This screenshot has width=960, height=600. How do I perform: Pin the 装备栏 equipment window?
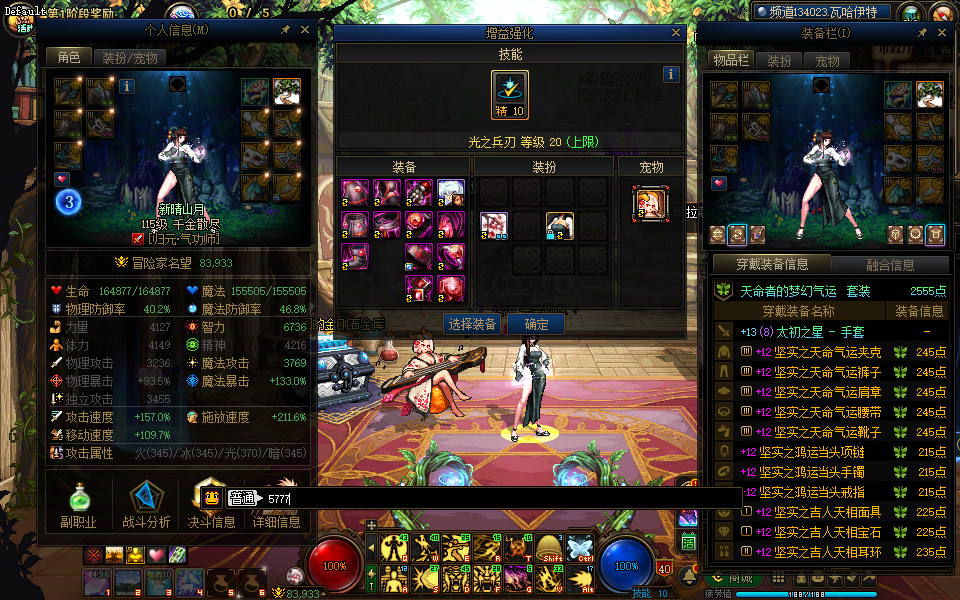[922, 34]
